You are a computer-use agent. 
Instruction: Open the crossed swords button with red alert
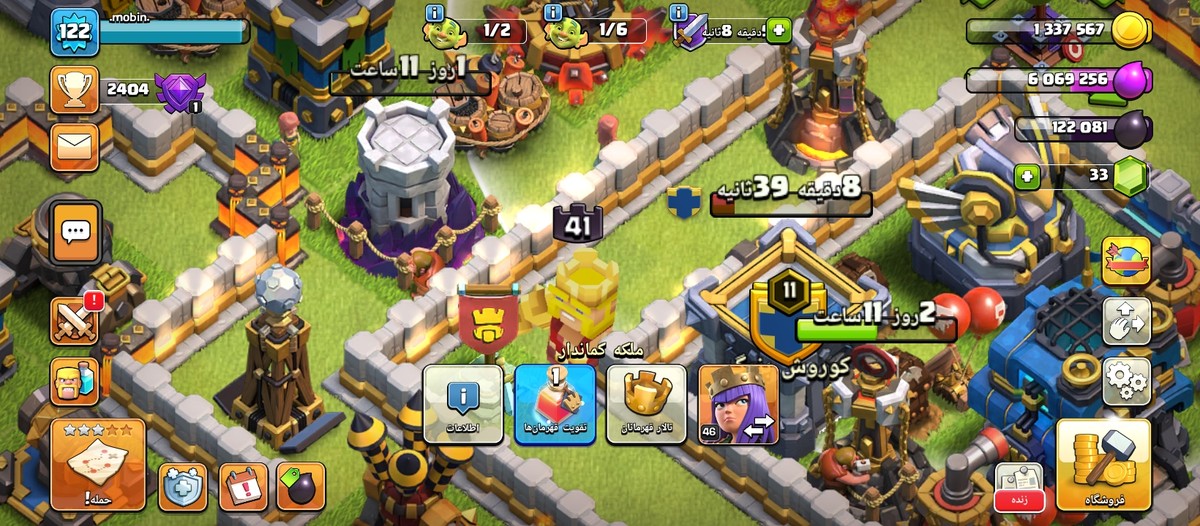pos(75,320)
